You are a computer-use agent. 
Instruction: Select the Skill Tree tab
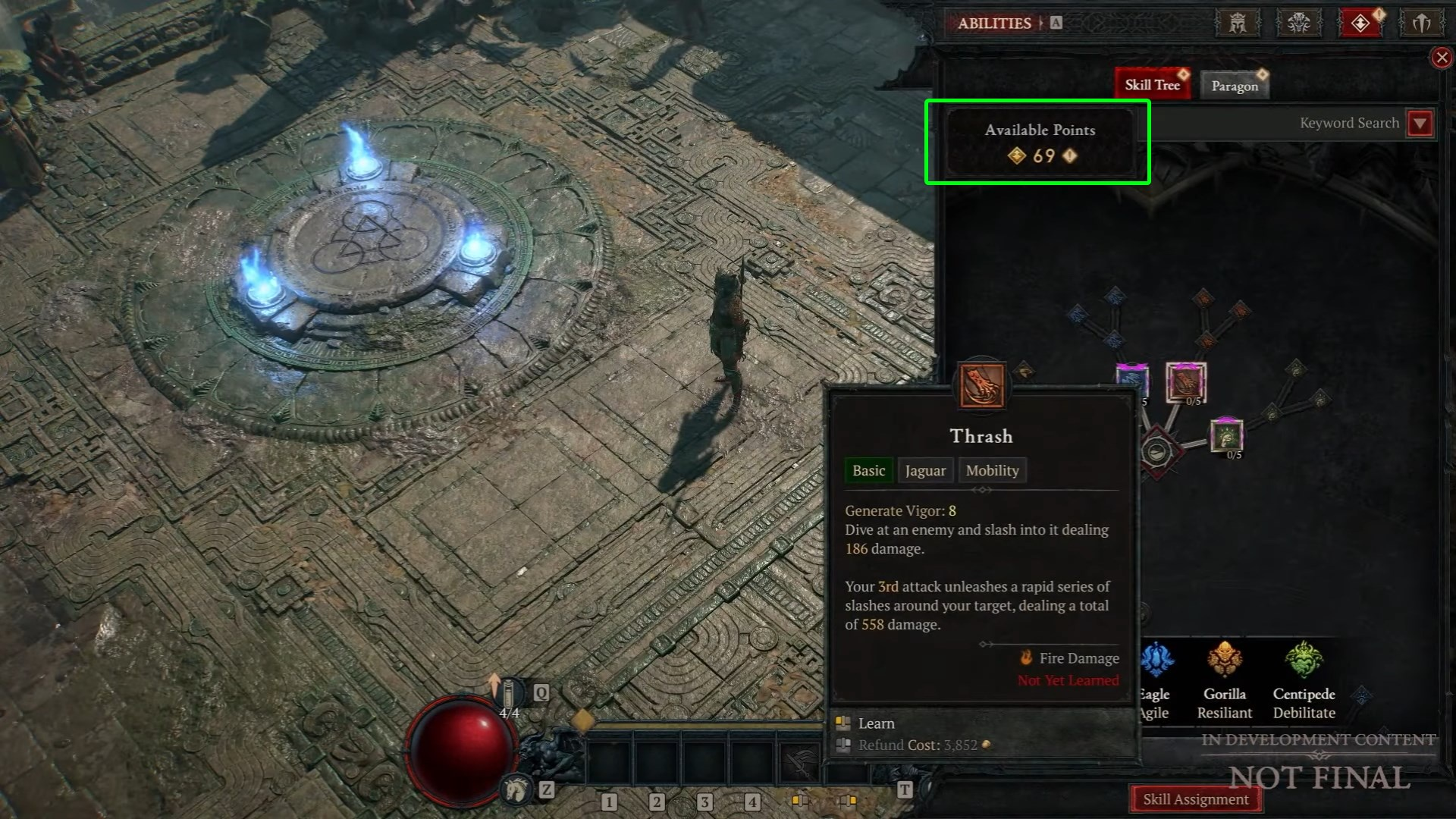[1152, 85]
